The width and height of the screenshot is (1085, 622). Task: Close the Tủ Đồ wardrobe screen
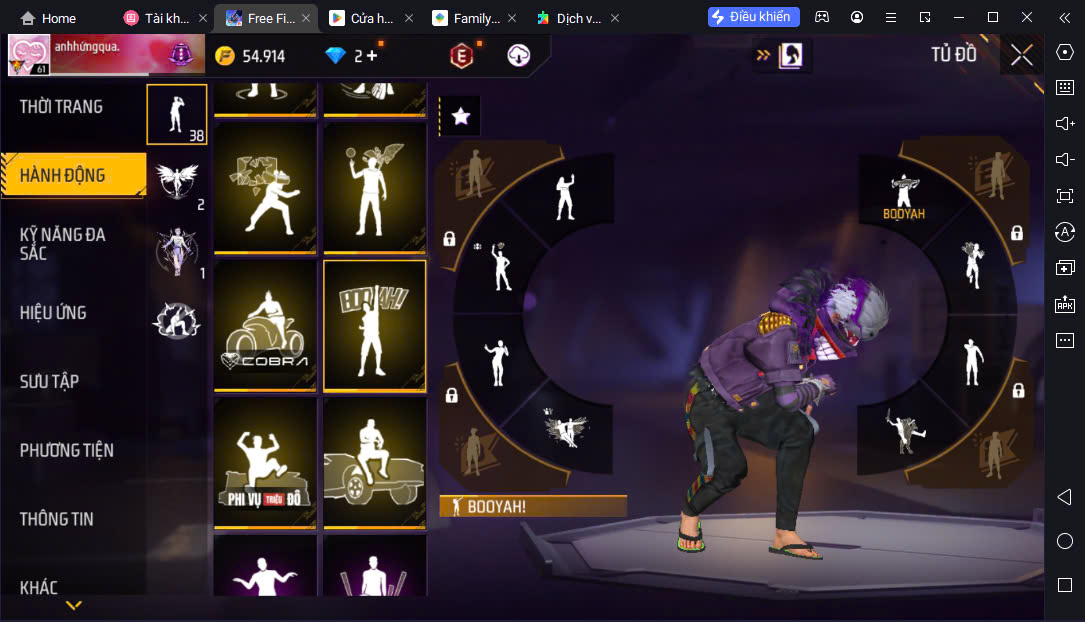1021,55
